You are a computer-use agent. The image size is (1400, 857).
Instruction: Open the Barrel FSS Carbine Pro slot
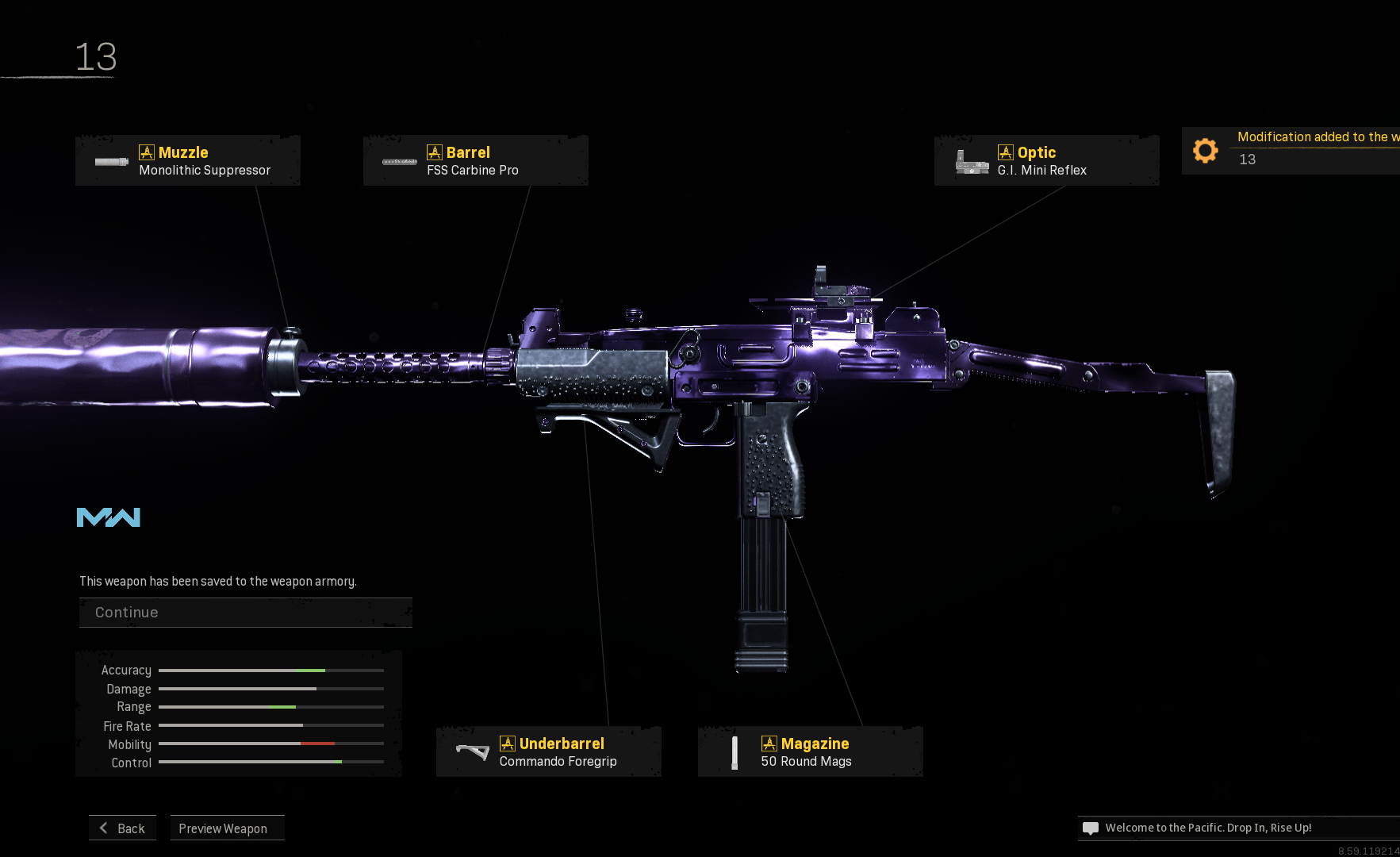pos(475,160)
